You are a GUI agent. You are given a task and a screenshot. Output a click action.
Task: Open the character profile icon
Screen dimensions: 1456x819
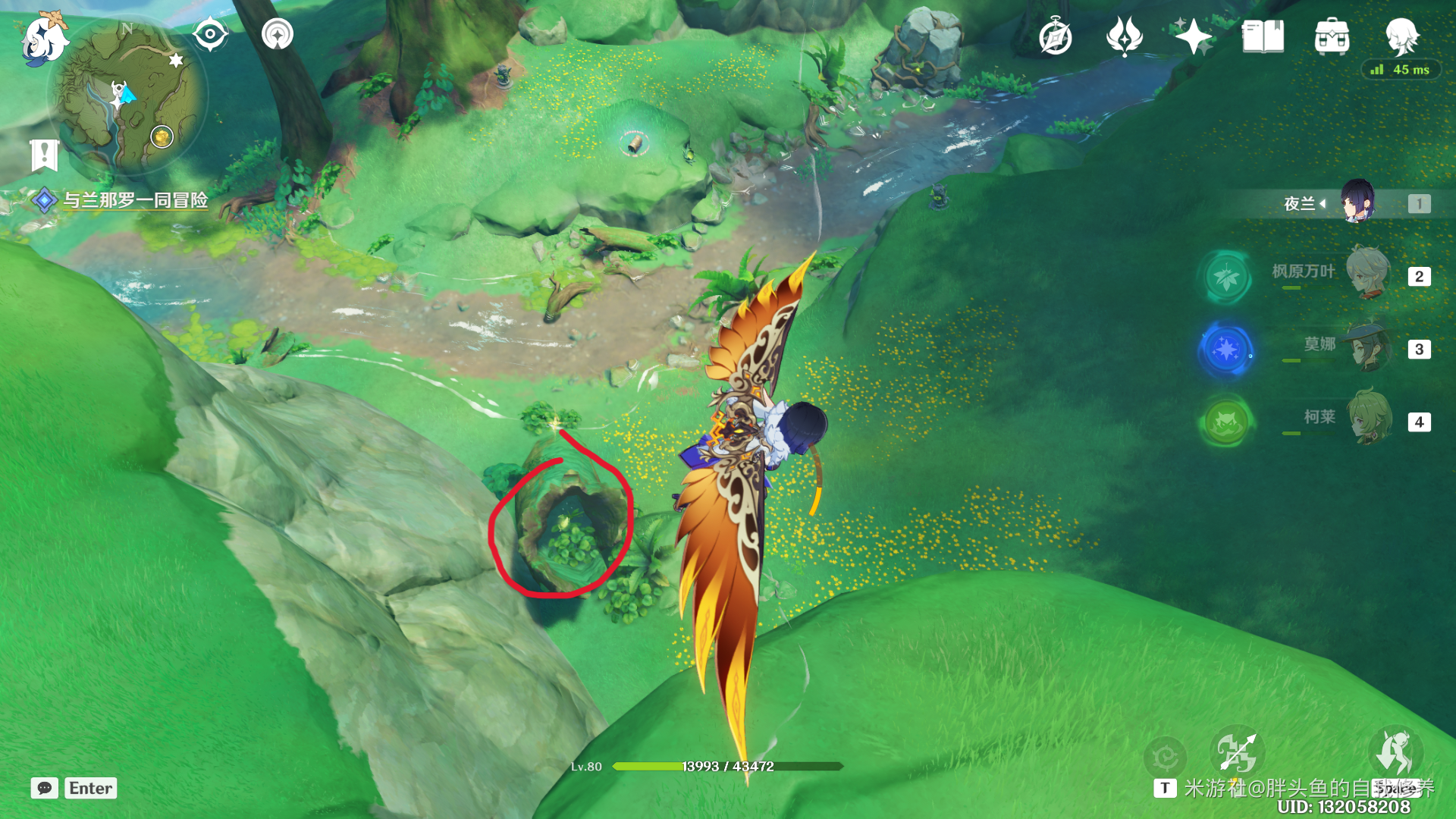(x=1401, y=36)
